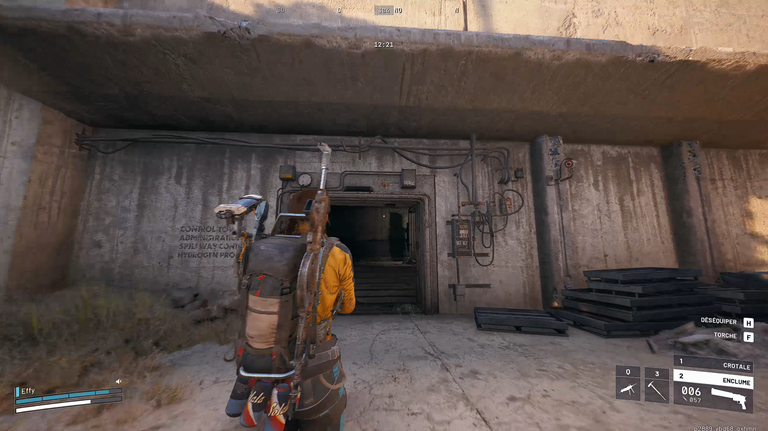Click the speaker voice icon near Effy
Screen dimensions: 768x431
[118, 381]
